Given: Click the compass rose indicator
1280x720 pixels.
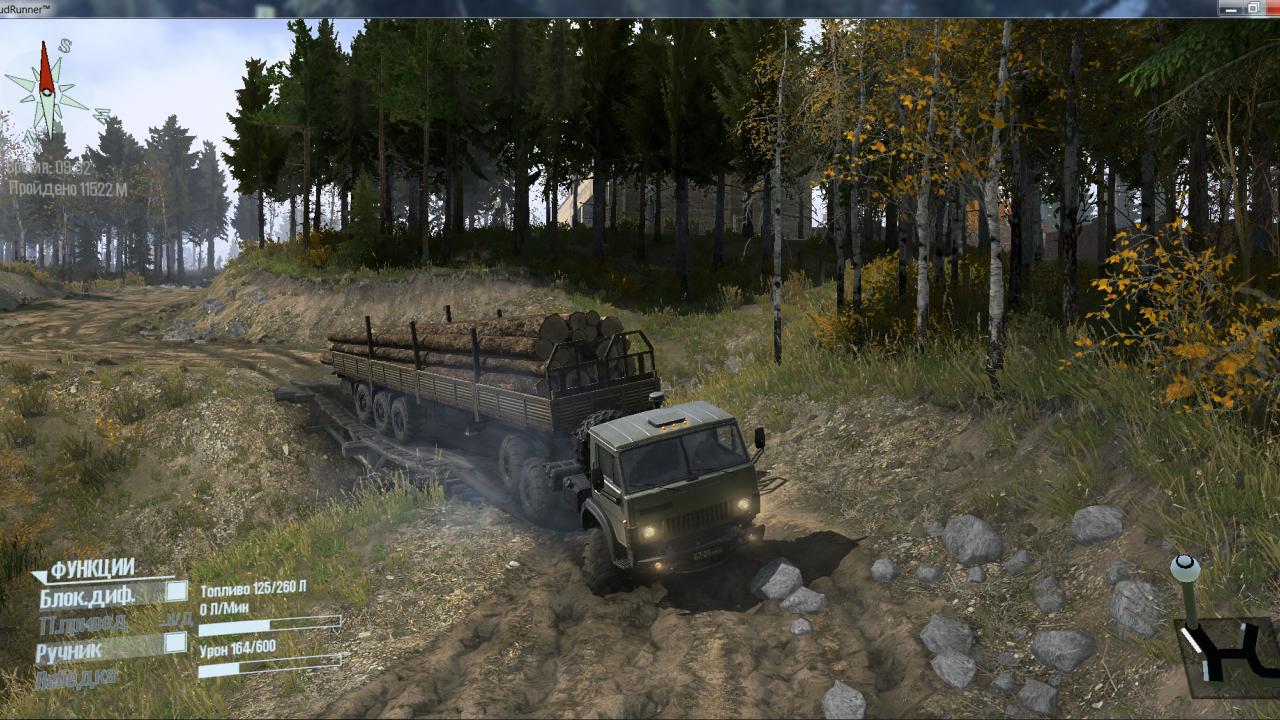Looking at the screenshot, I should pos(46,90).
